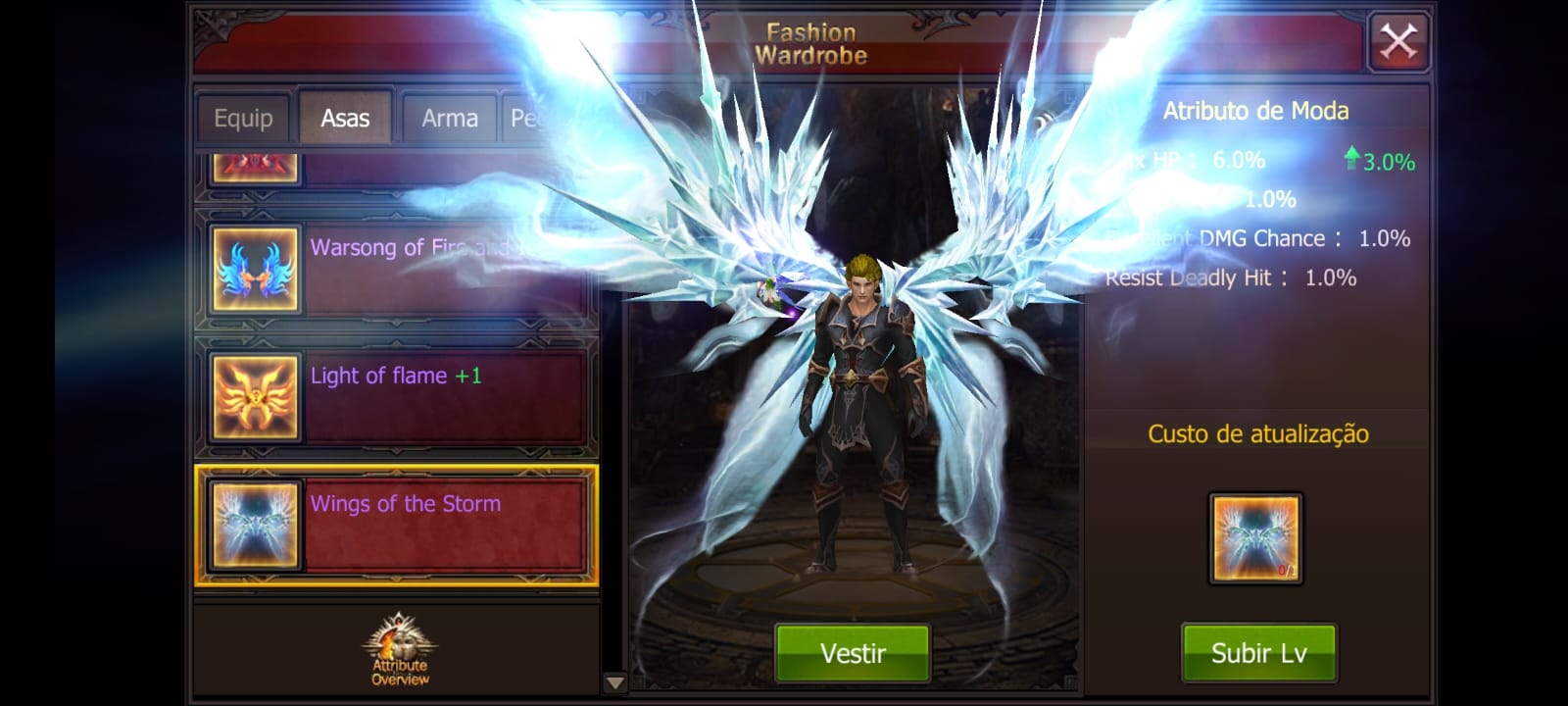Toggle wearing wings with the Vestir control
Image resolution: width=1568 pixels, height=706 pixels.
(x=852, y=653)
